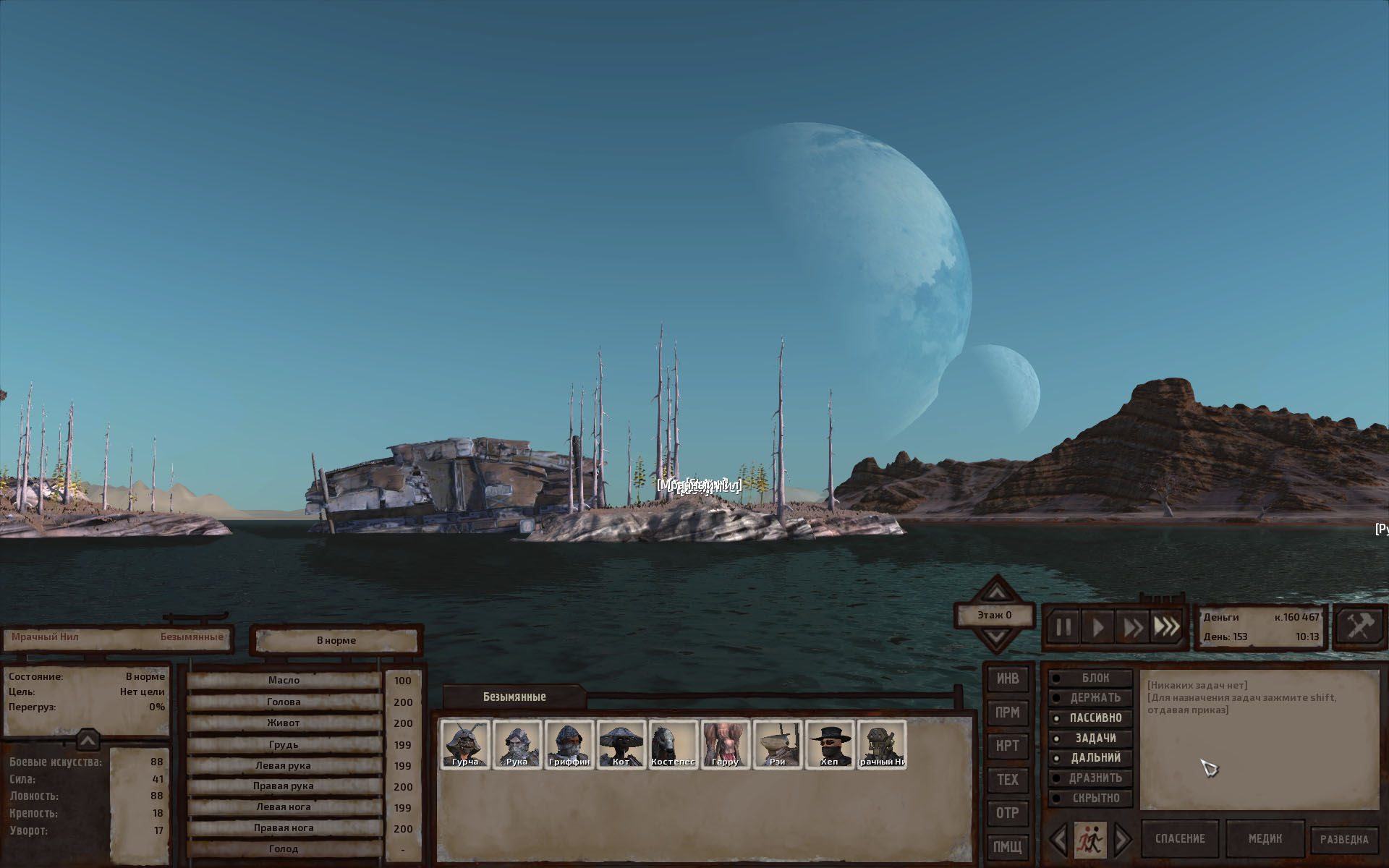Image resolution: width=1389 pixels, height=868 pixels.
Task: Click the РАЗВЕДКА button
Action: 1344,840
